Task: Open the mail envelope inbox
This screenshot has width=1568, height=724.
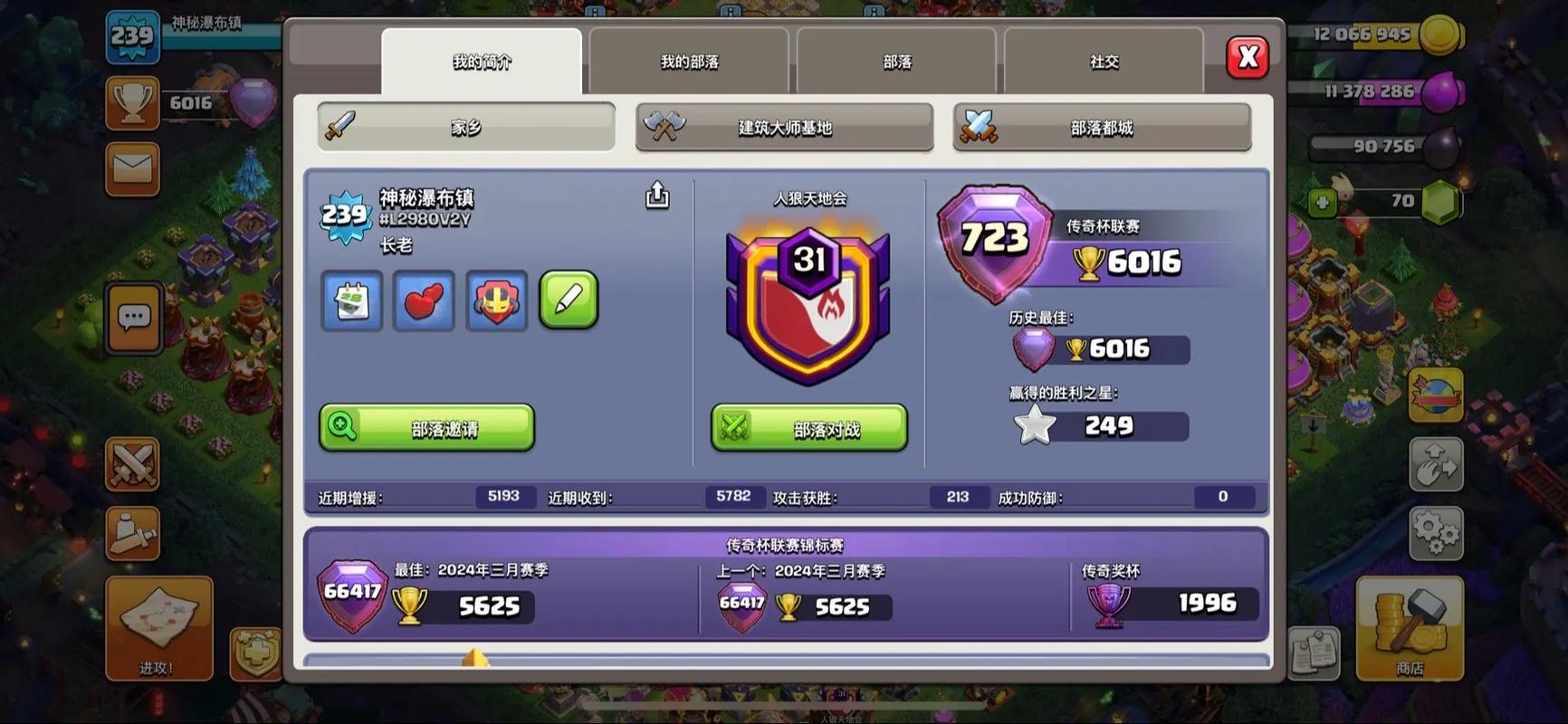Action: click(132, 168)
